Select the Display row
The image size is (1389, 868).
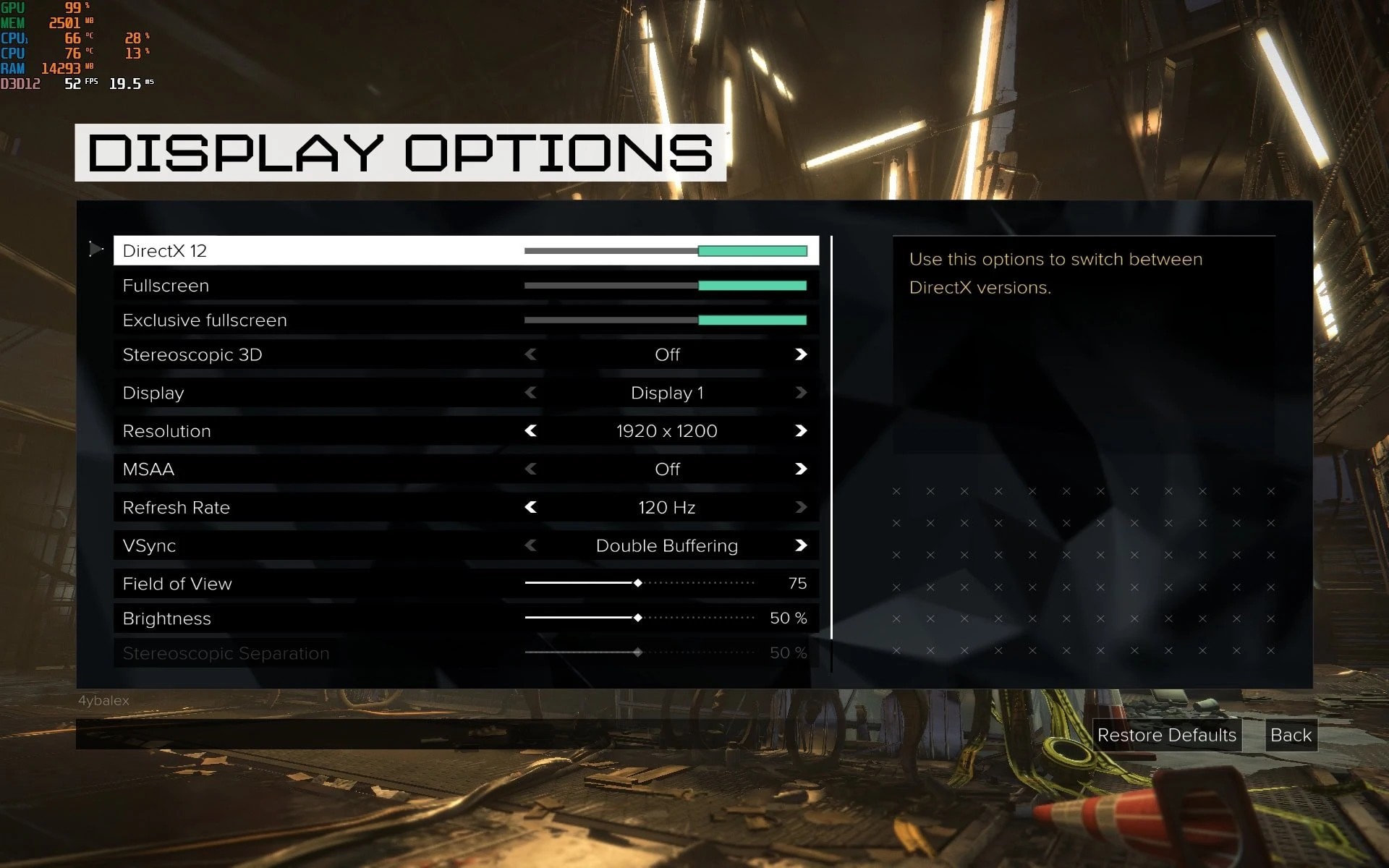pos(153,393)
